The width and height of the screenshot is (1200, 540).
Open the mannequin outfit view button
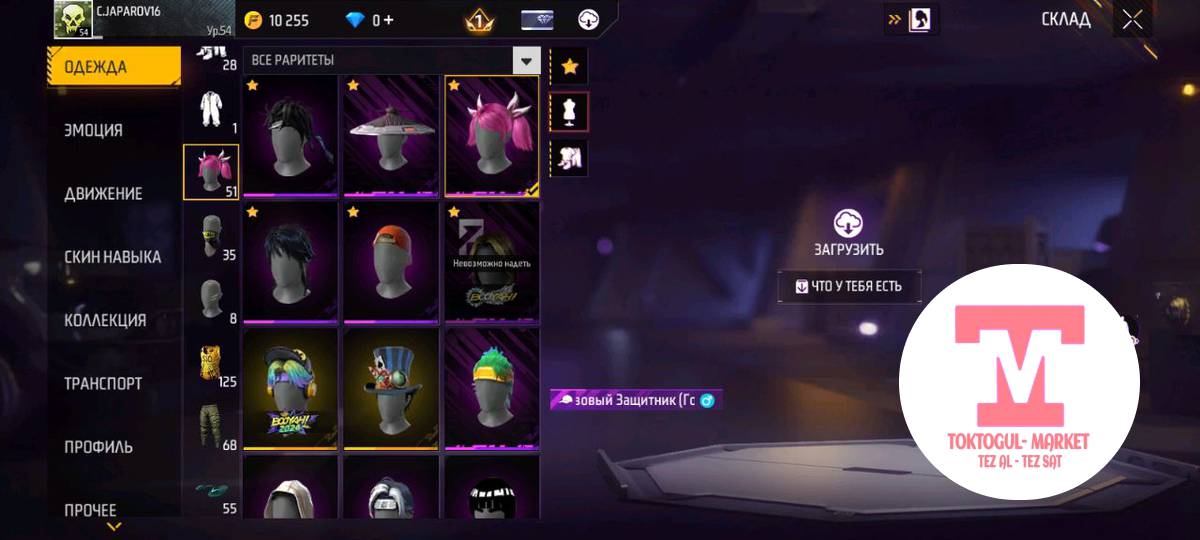569,112
